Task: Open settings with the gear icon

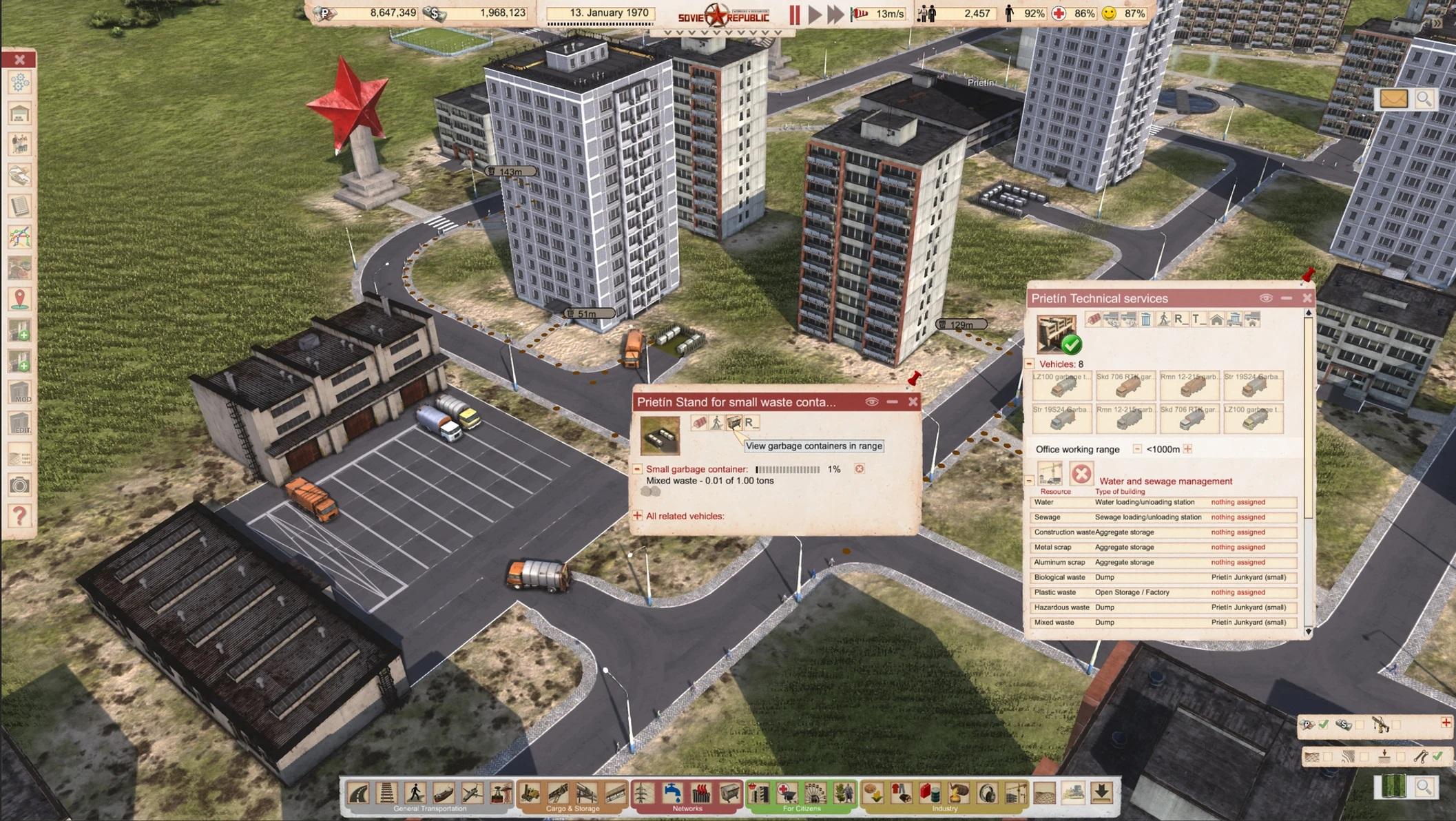Action: pyautogui.click(x=20, y=83)
